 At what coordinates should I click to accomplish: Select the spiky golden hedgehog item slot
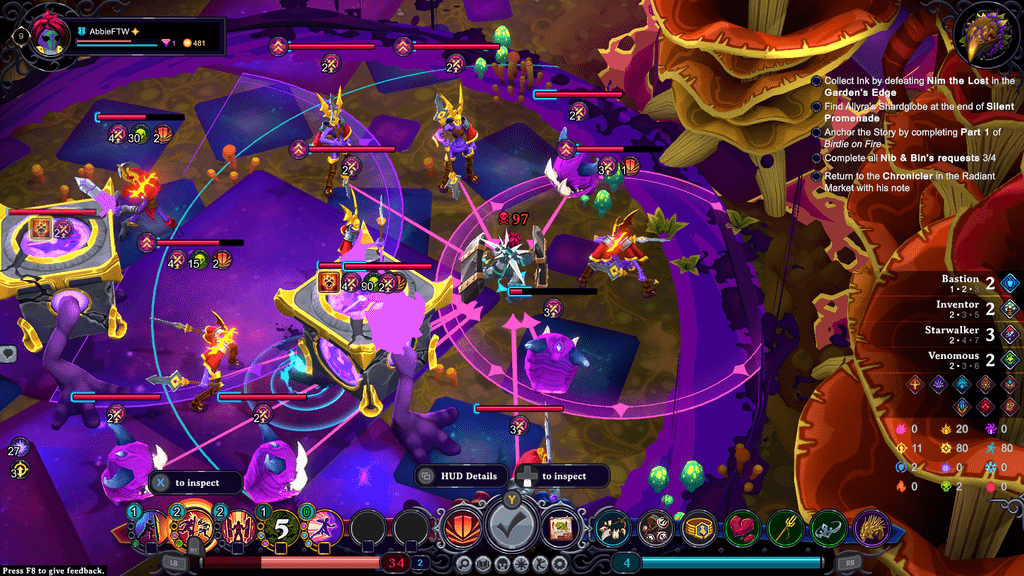(871, 527)
